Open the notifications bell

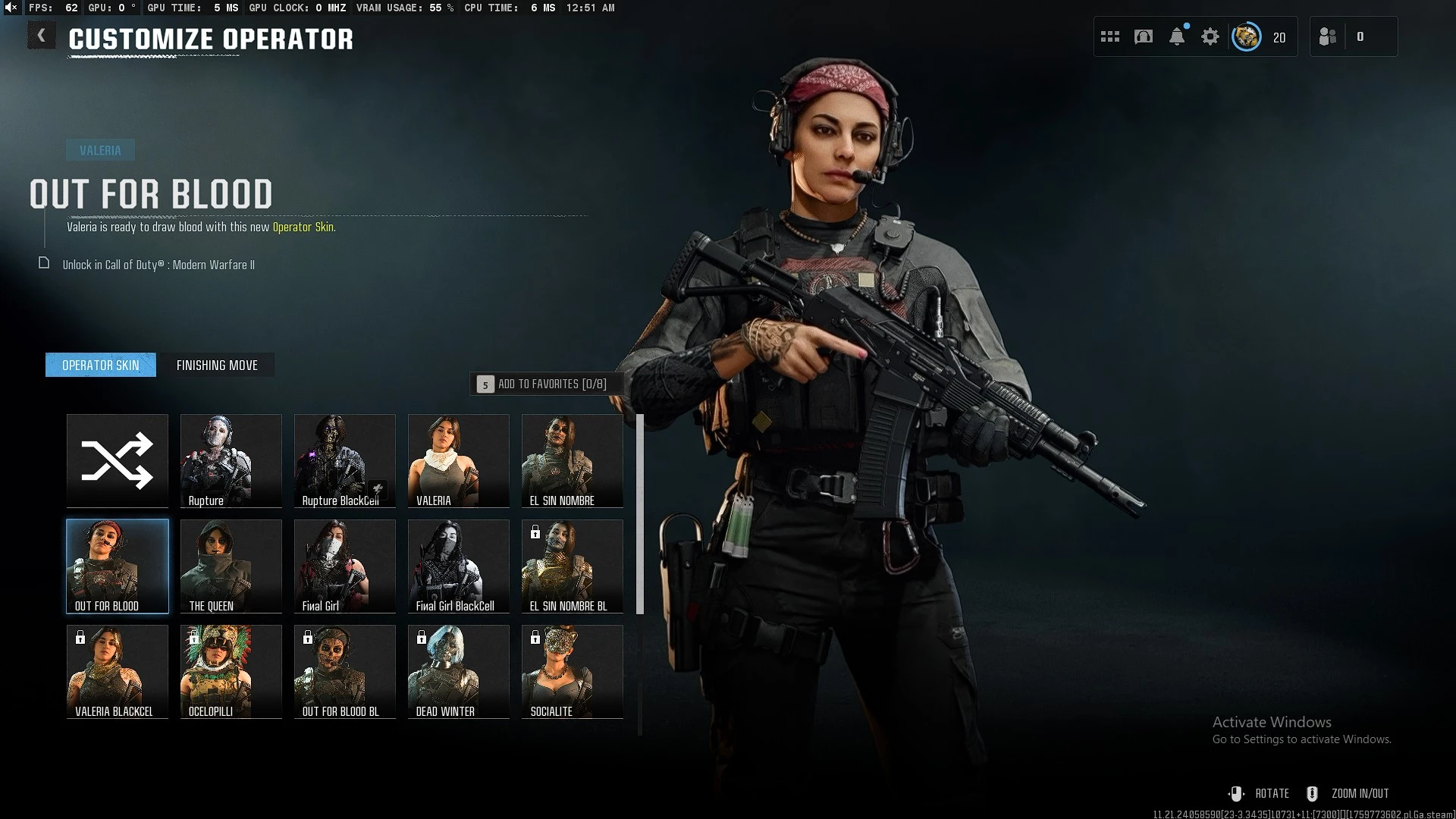click(1177, 36)
